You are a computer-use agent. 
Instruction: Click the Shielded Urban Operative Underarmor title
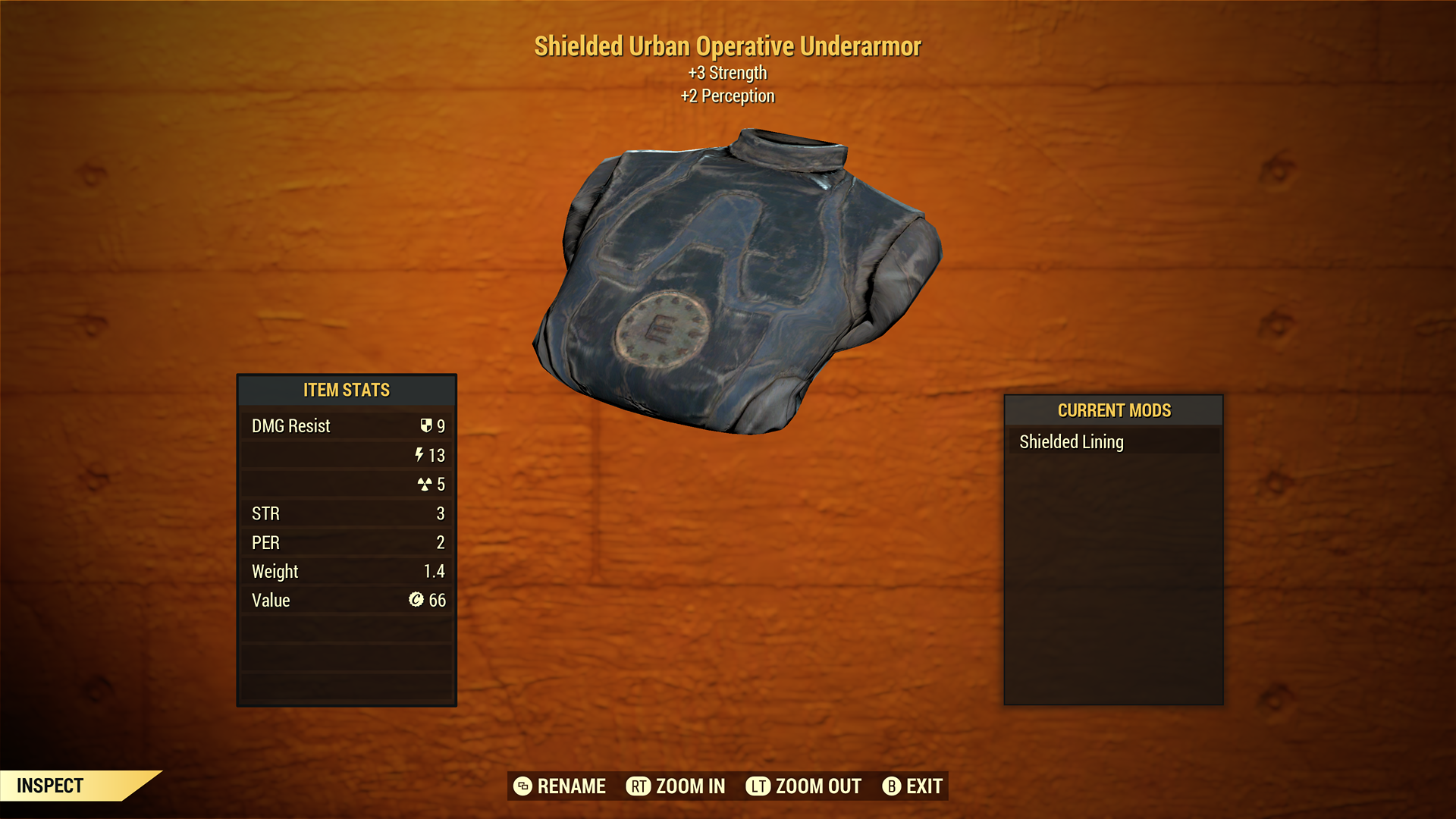coord(727,45)
